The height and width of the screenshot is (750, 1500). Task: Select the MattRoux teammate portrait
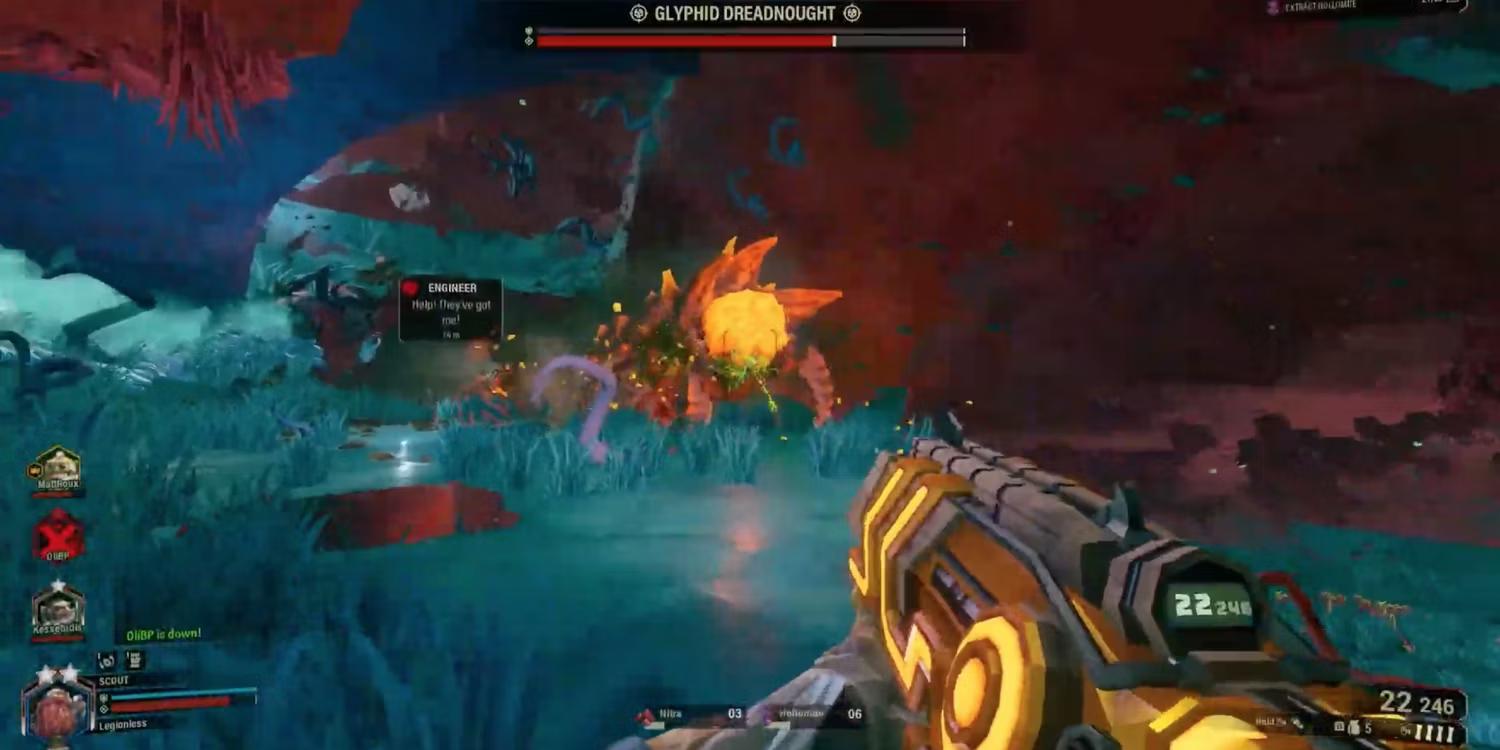point(56,469)
